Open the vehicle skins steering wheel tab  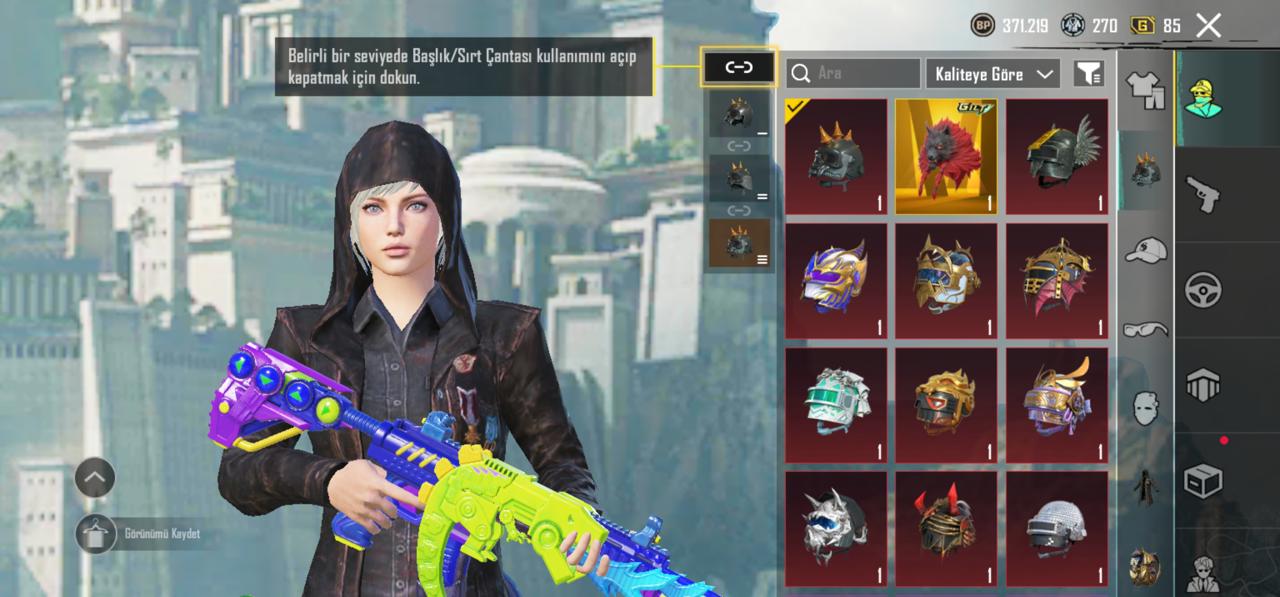[1202, 290]
